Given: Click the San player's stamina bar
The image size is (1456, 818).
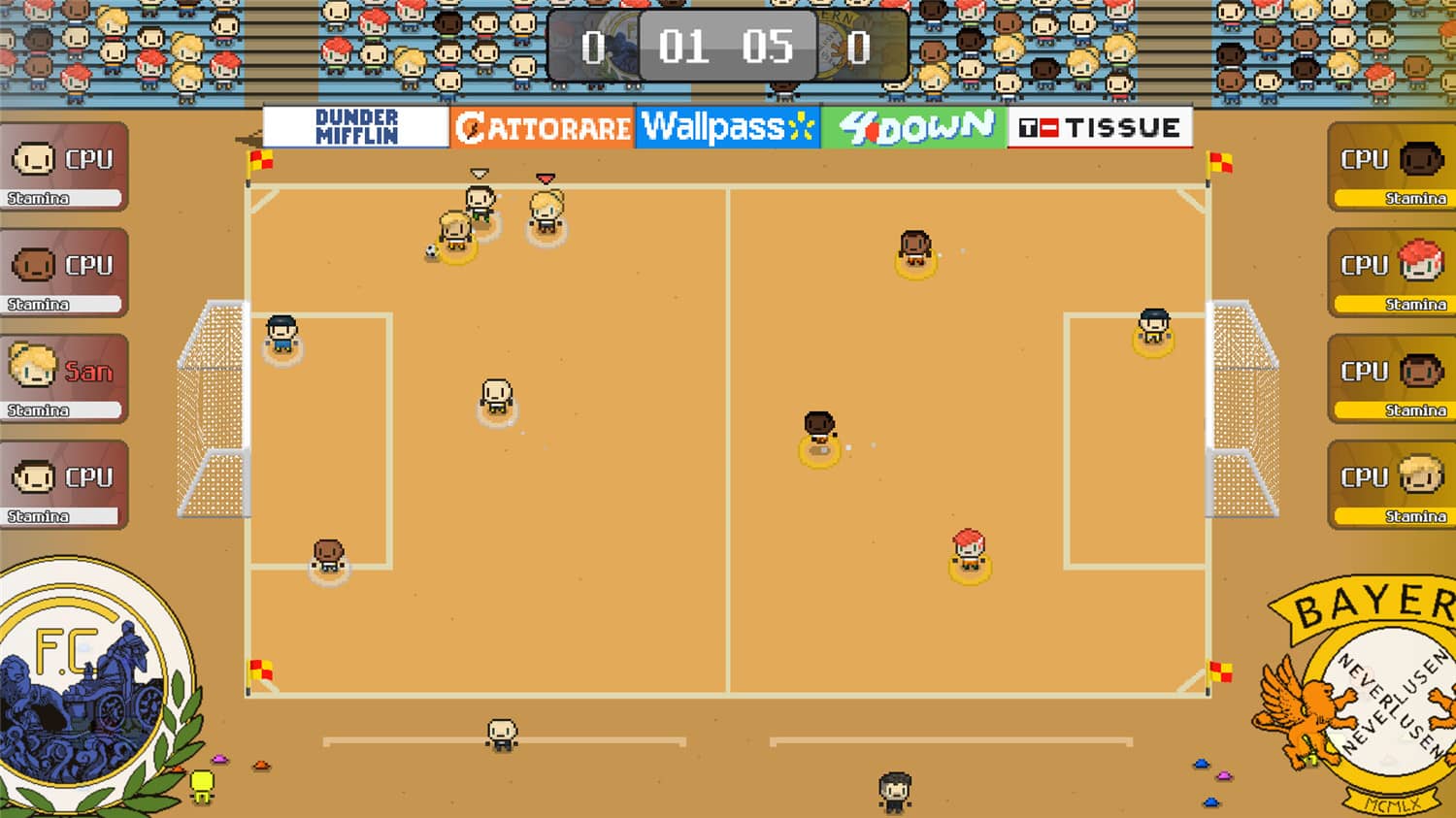Looking at the screenshot, I should [x=64, y=409].
